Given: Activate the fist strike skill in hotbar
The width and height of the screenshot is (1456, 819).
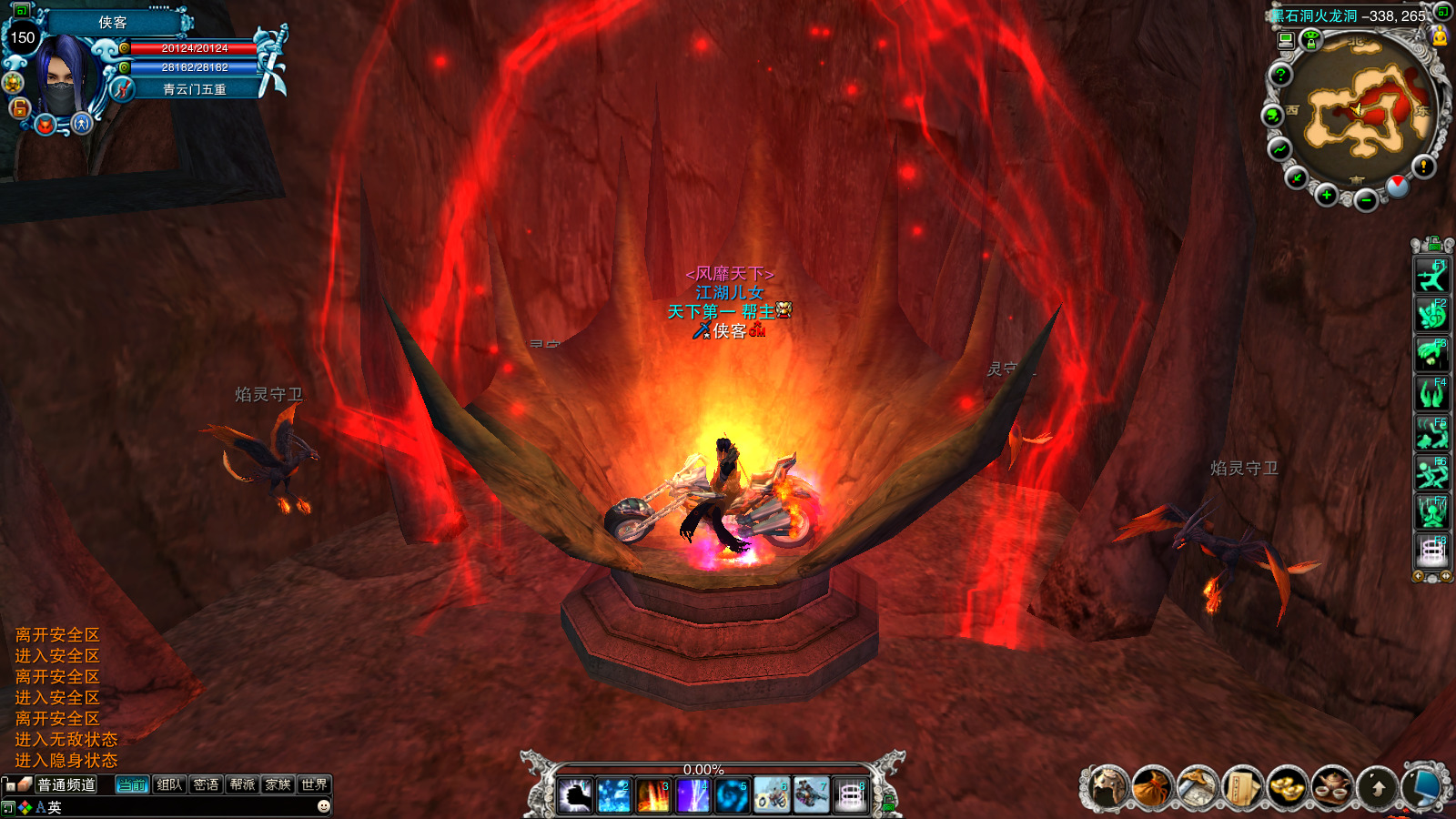Looking at the screenshot, I should click(x=575, y=796).
